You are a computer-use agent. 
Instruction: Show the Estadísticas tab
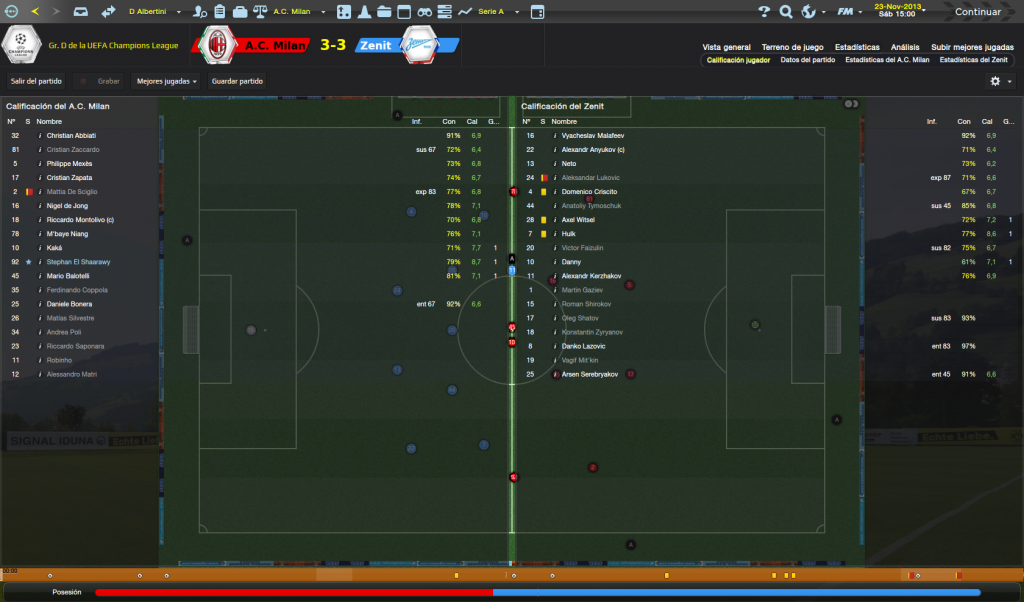tap(858, 47)
